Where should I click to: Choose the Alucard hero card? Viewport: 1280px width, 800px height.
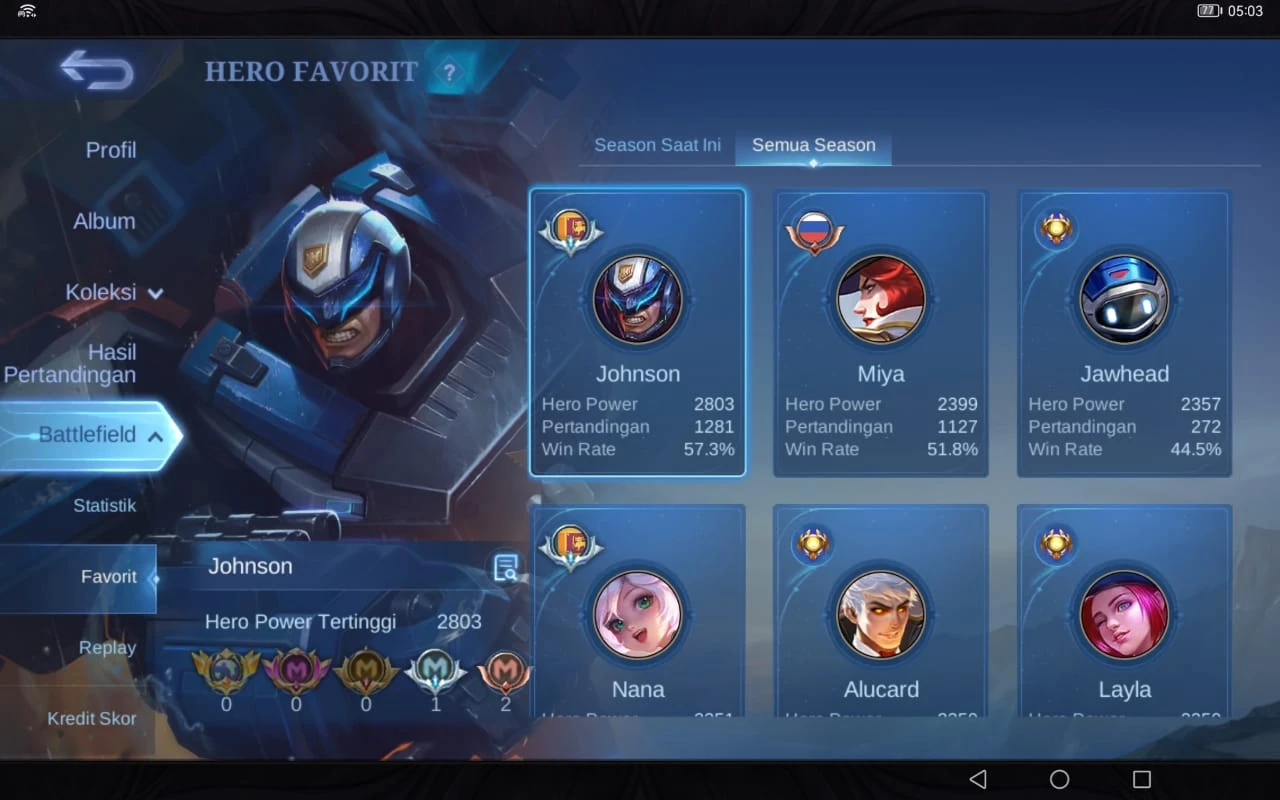pos(881,620)
